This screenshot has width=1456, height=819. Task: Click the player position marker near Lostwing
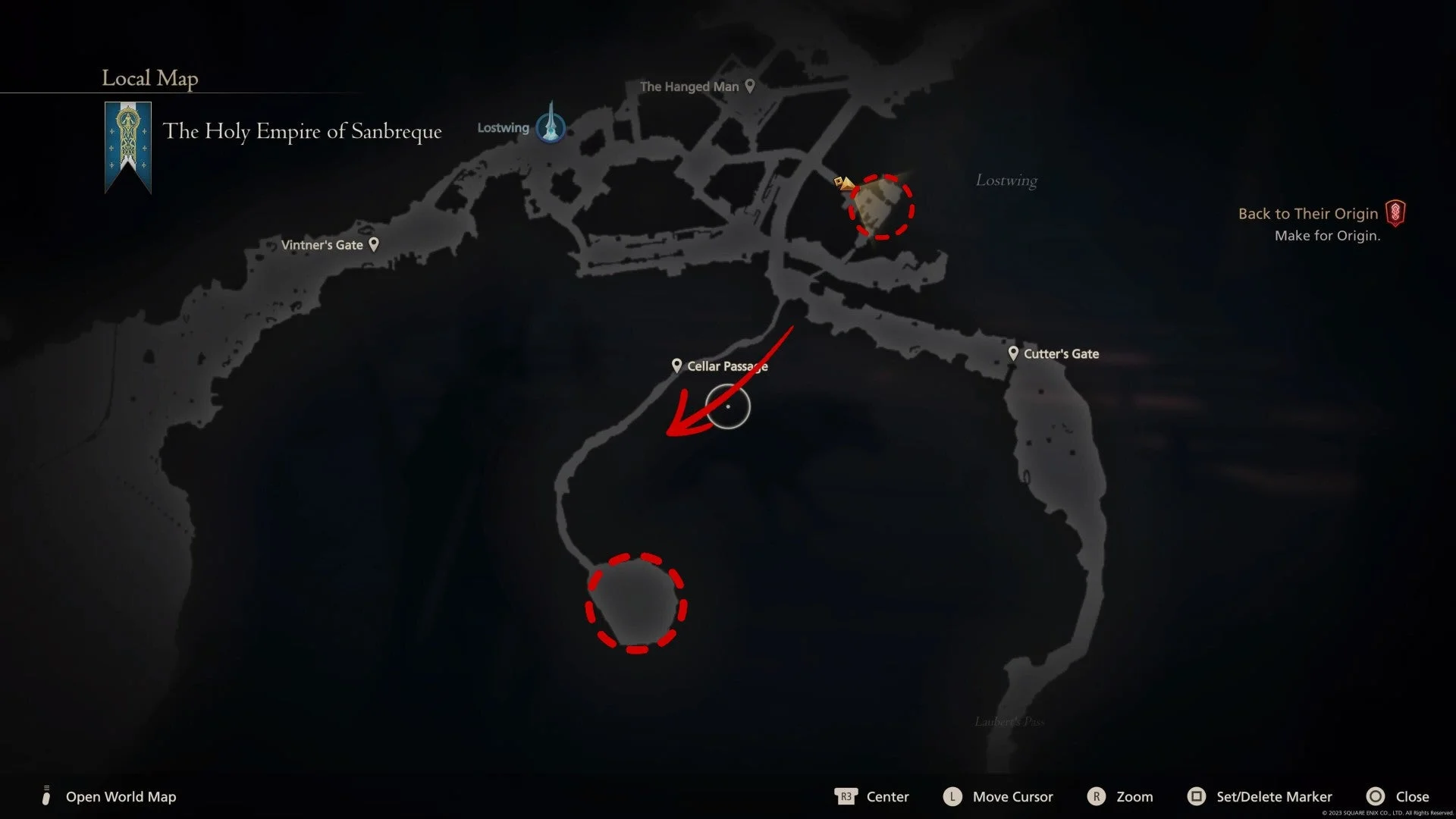point(843,183)
